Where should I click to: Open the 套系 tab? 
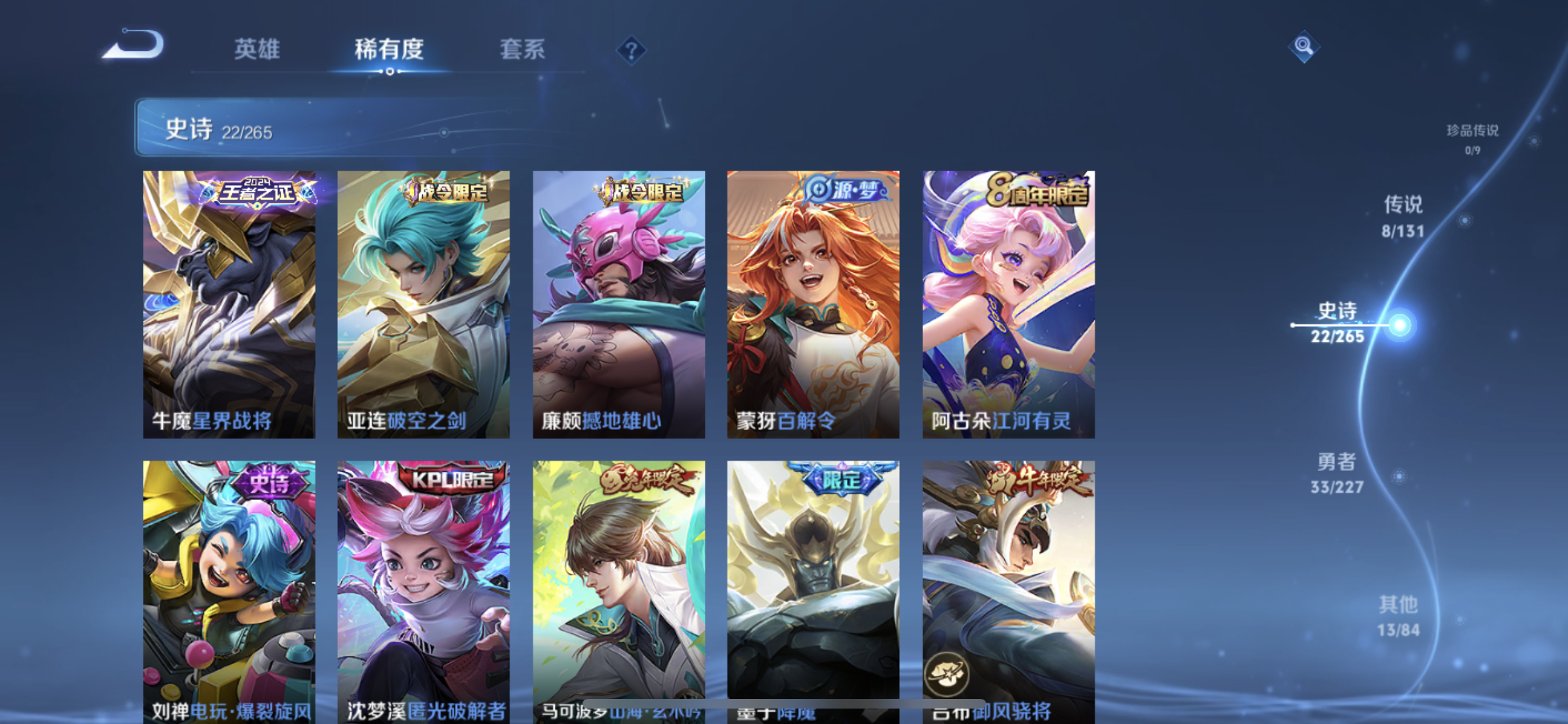(522, 49)
